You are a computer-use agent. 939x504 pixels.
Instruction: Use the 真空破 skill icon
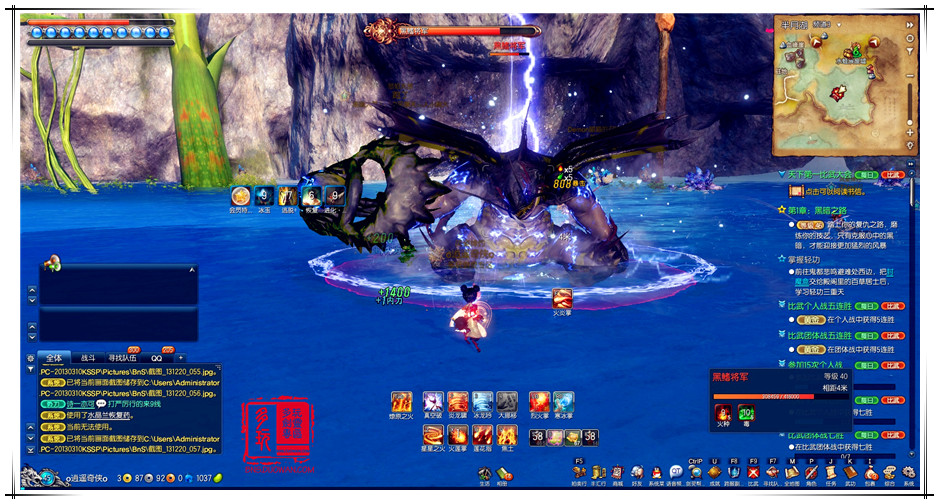click(x=431, y=402)
